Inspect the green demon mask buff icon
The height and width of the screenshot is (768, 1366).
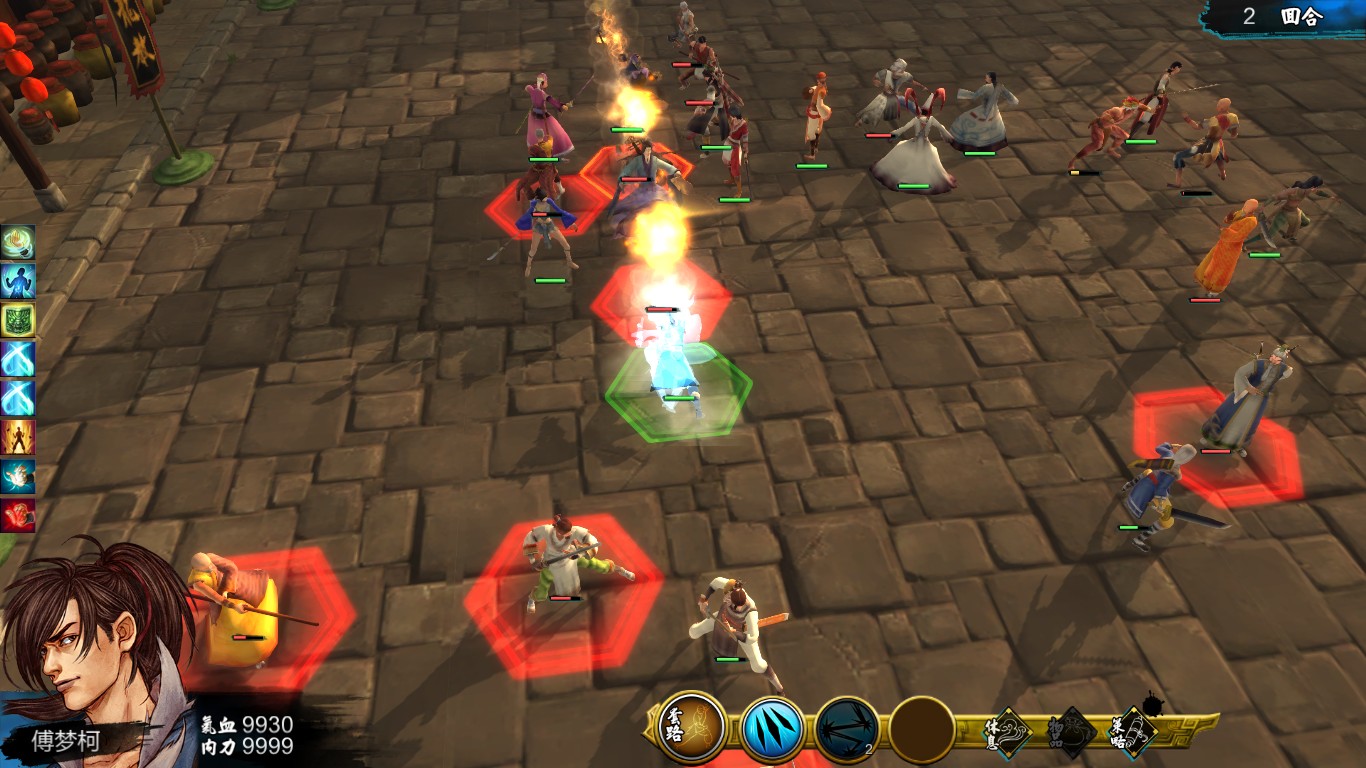pos(18,320)
